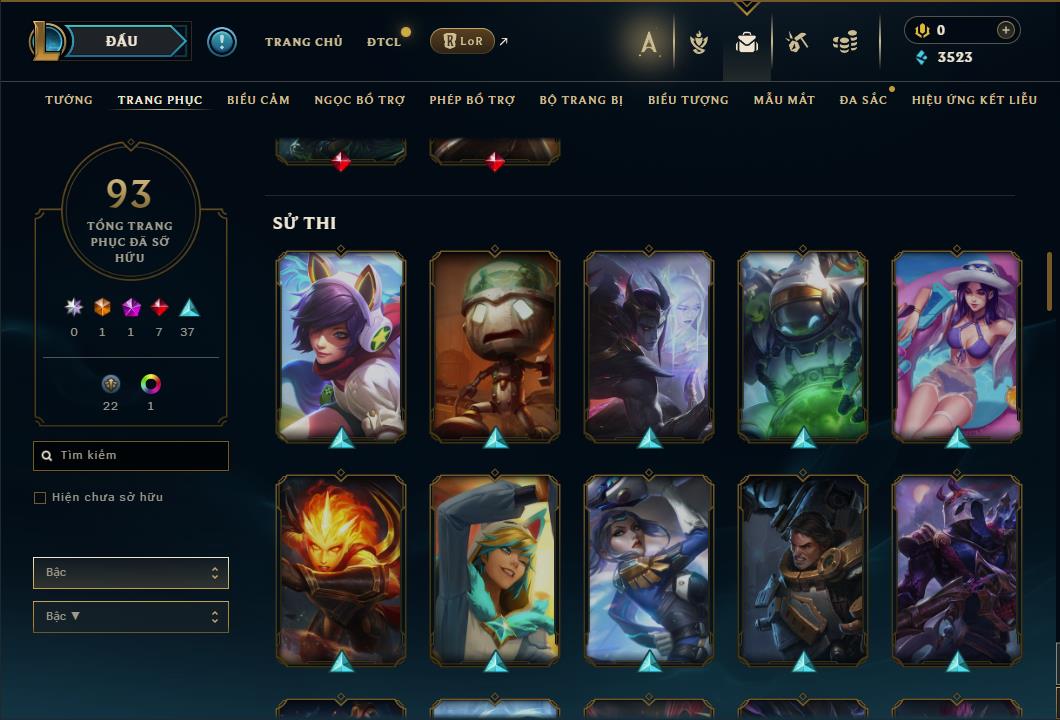This screenshot has width=1060, height=720.
Task: Select the PHÉP BỔ TRỢ tab
Action: click(472, 100)
